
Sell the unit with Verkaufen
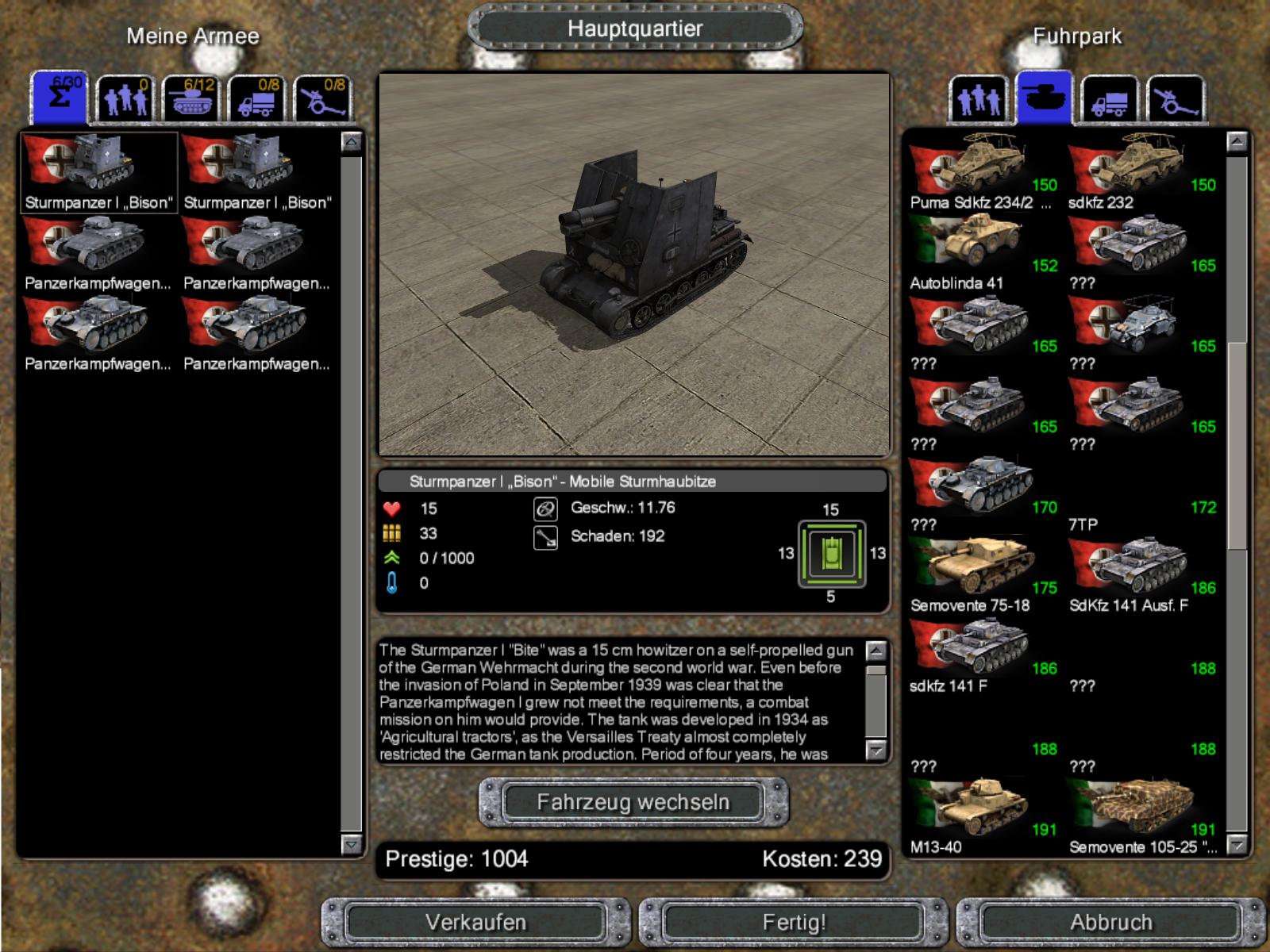coord(475,923)
